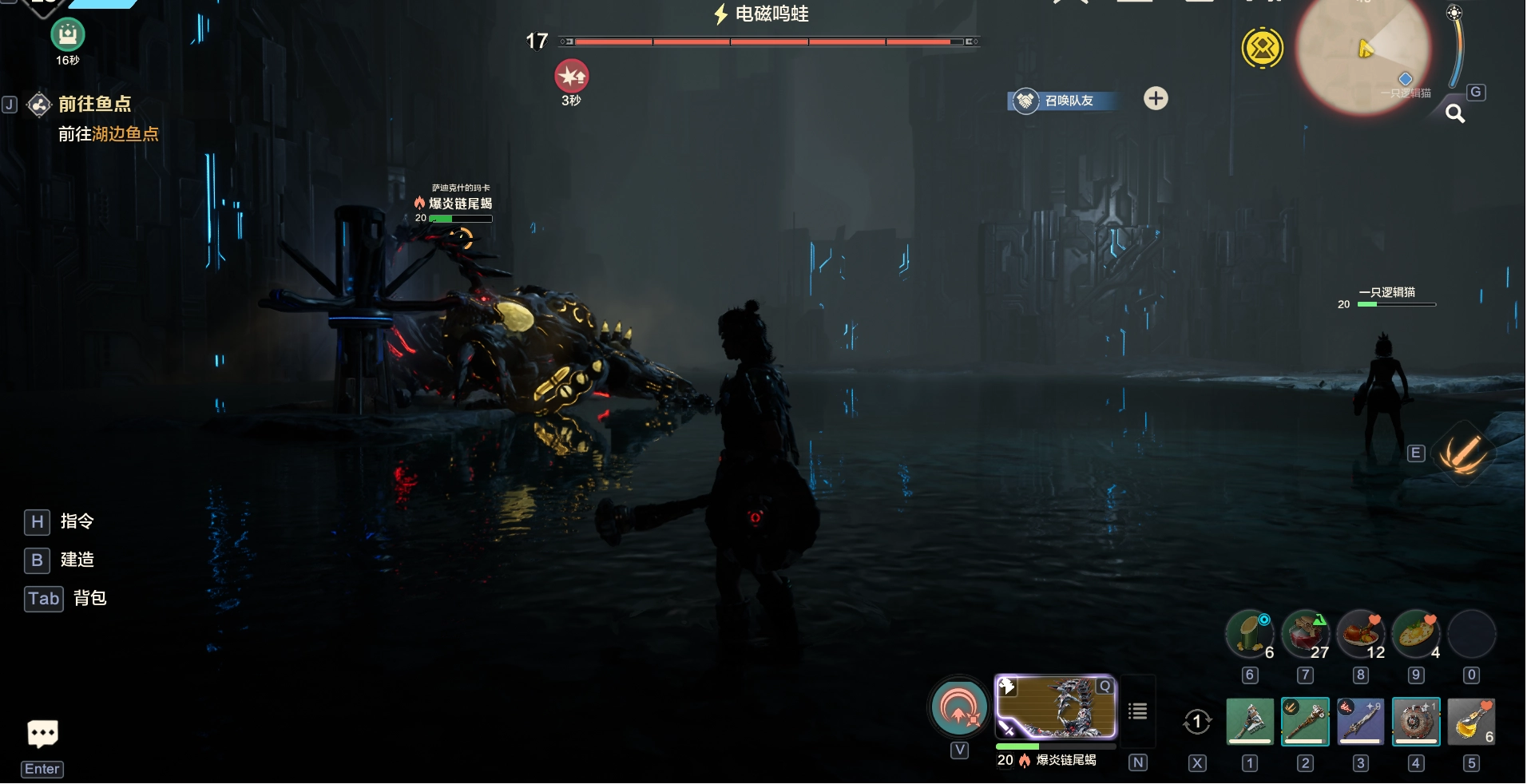Open the circular minimap
The width and height of the screenshot is (1527, 784).
(x=1362, y=54)
